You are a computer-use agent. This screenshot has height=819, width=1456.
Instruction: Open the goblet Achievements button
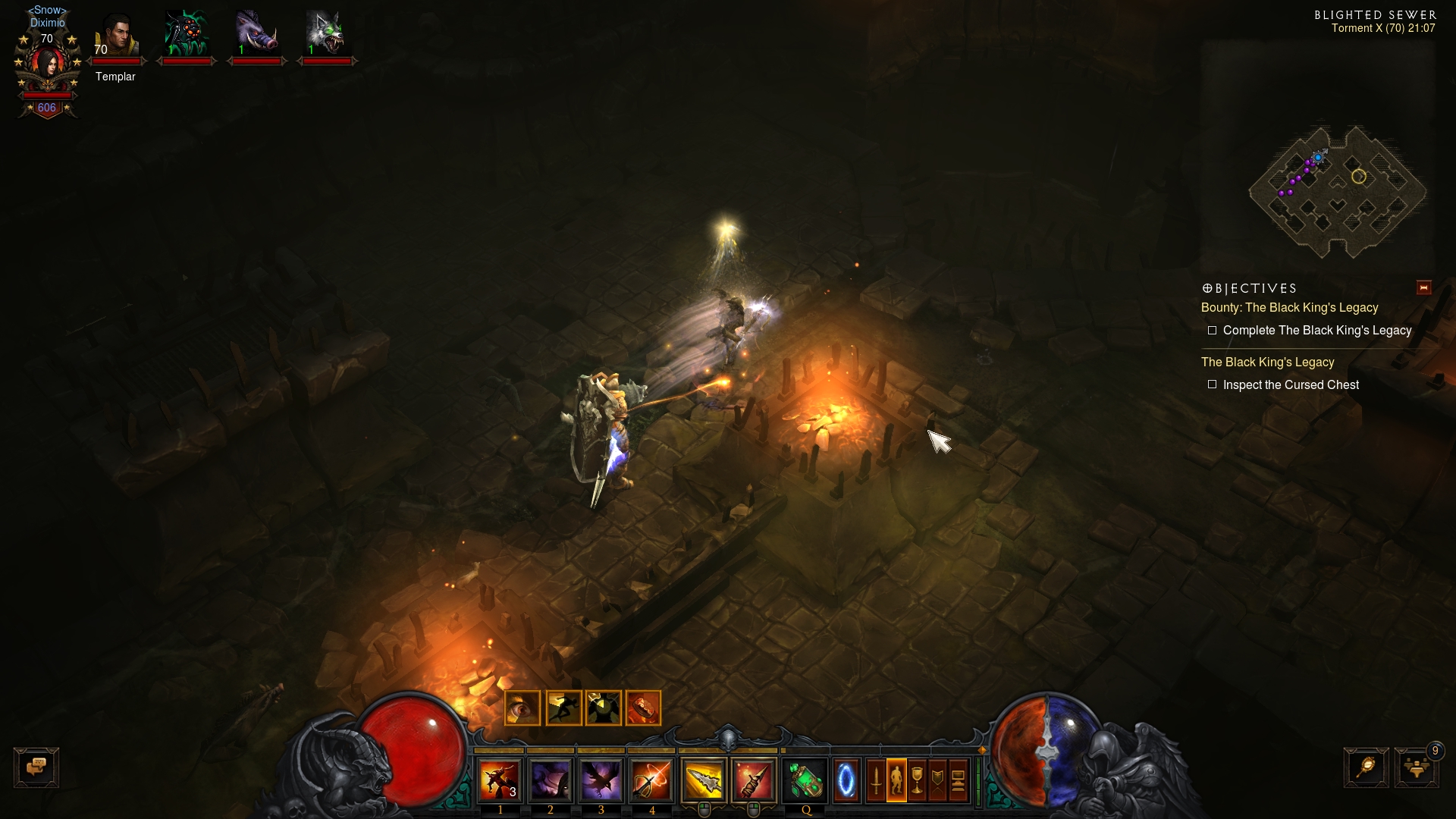click(917, 780)
